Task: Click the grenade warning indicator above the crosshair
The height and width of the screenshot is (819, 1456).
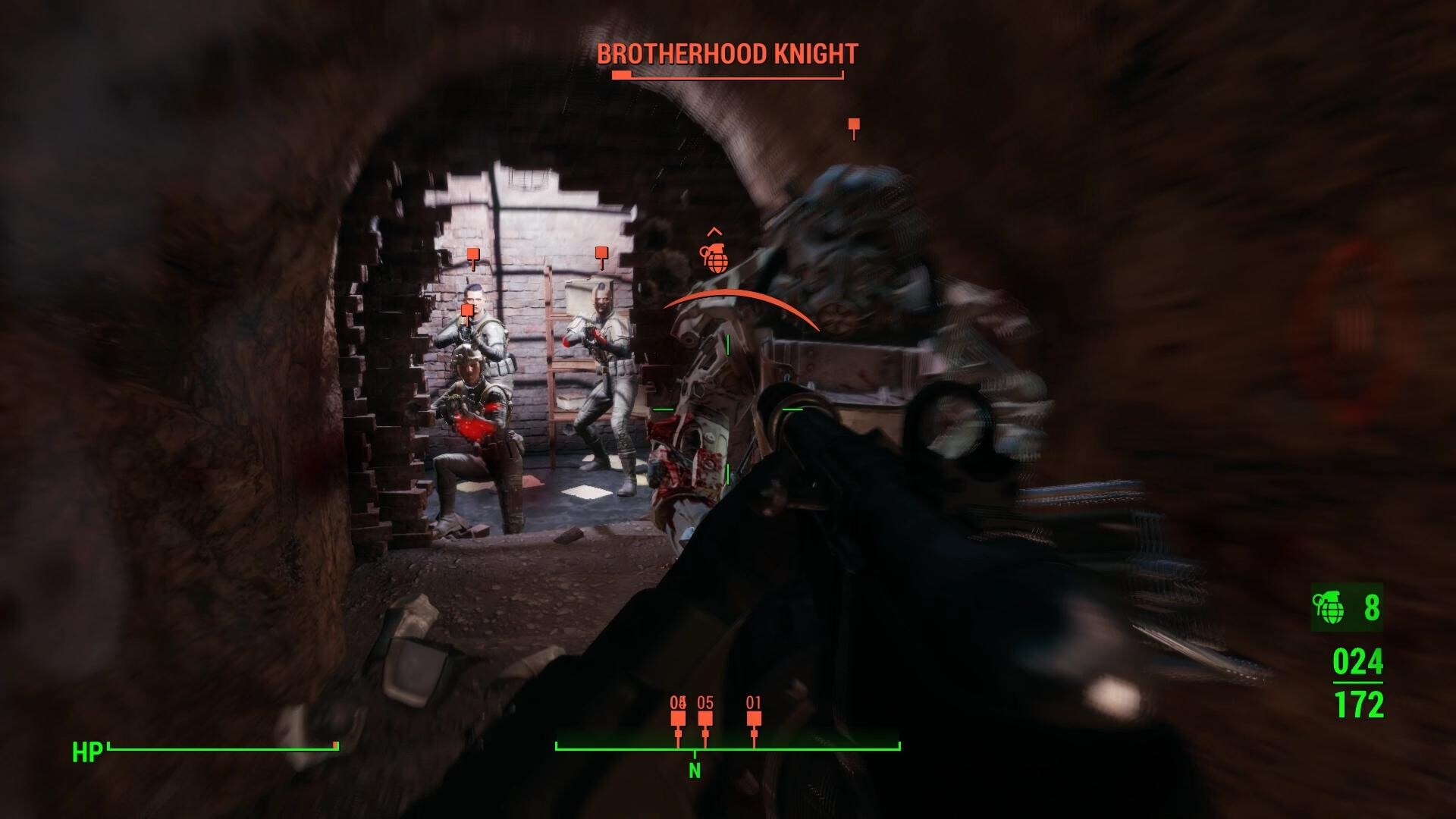Action: click(716, 259)
